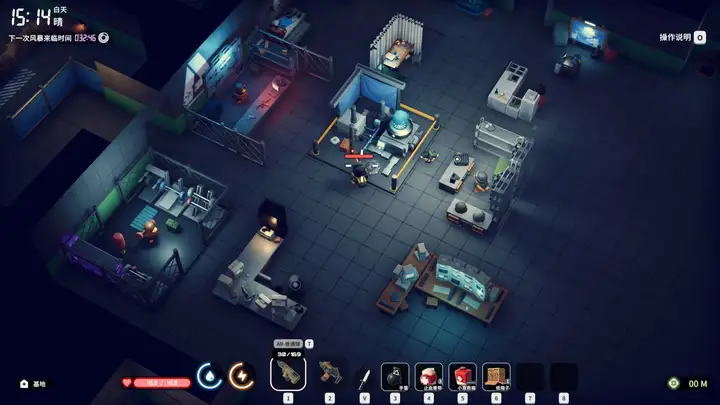Open the 操作说明 controls guide

[680, 37]
